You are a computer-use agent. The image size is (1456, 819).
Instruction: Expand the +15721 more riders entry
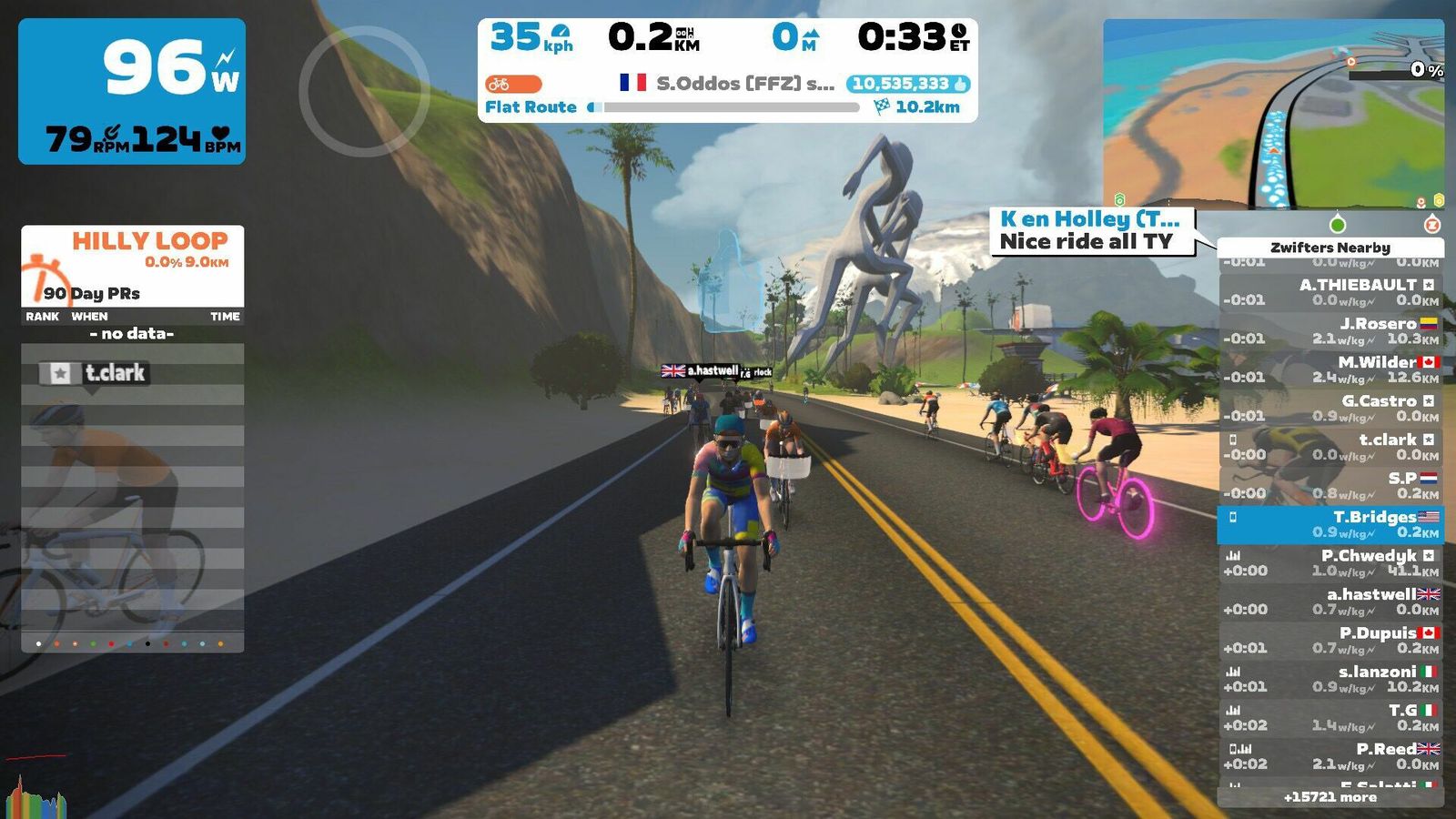1330,797
